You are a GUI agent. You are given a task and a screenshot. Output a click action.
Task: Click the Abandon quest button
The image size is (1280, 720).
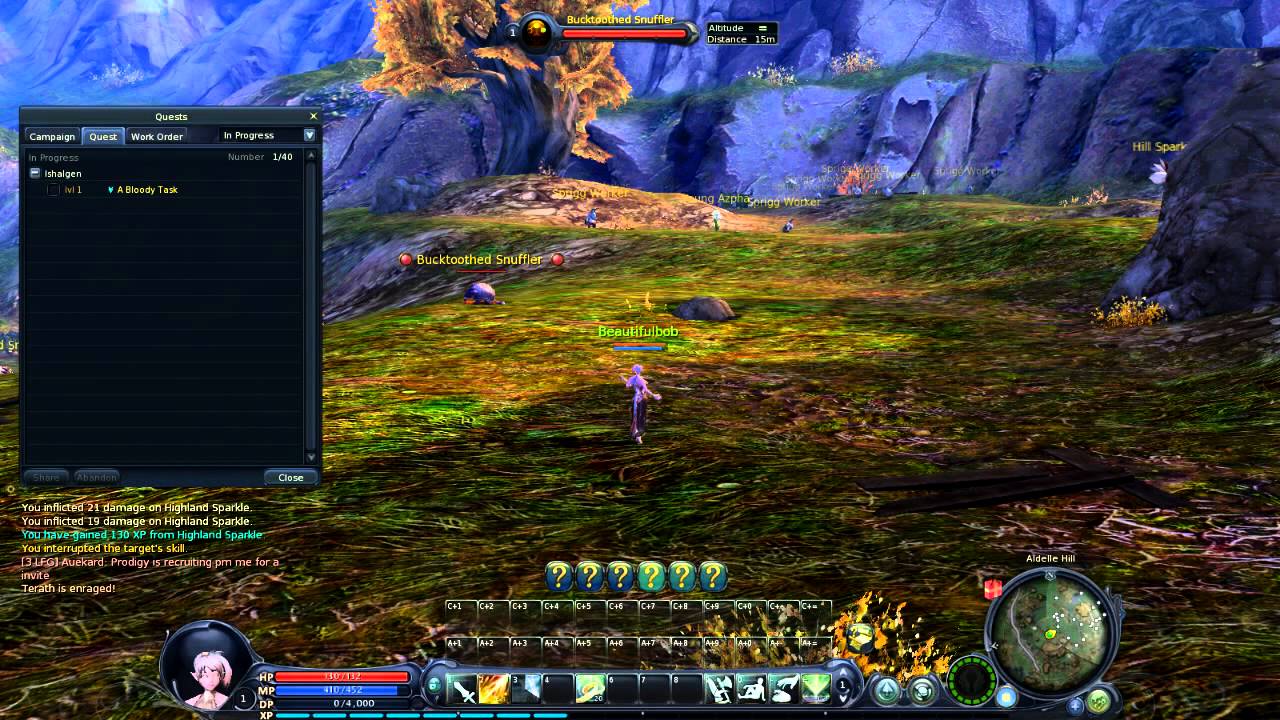(x=96, y=477)
